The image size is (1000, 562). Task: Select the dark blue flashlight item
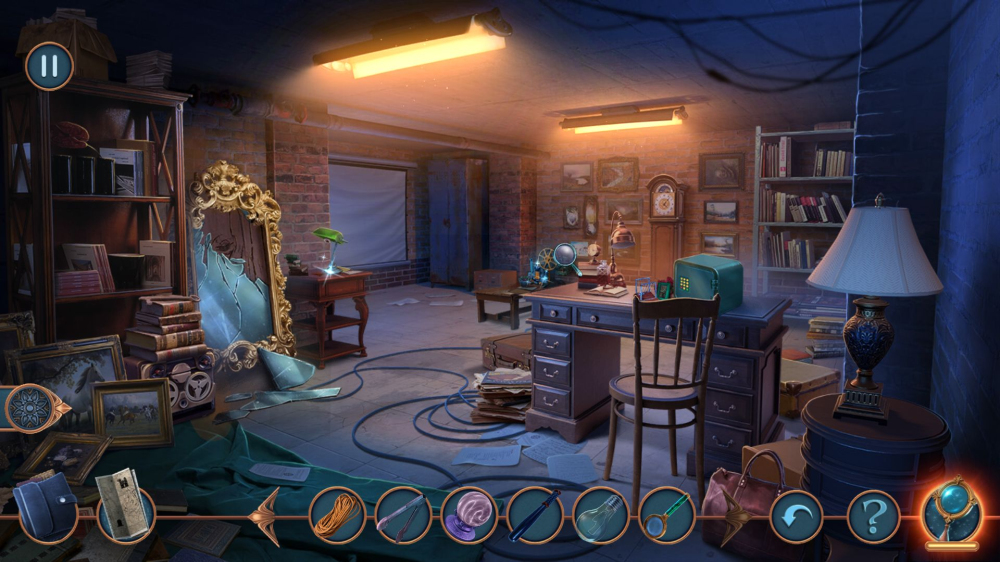[x=535, y=516]
